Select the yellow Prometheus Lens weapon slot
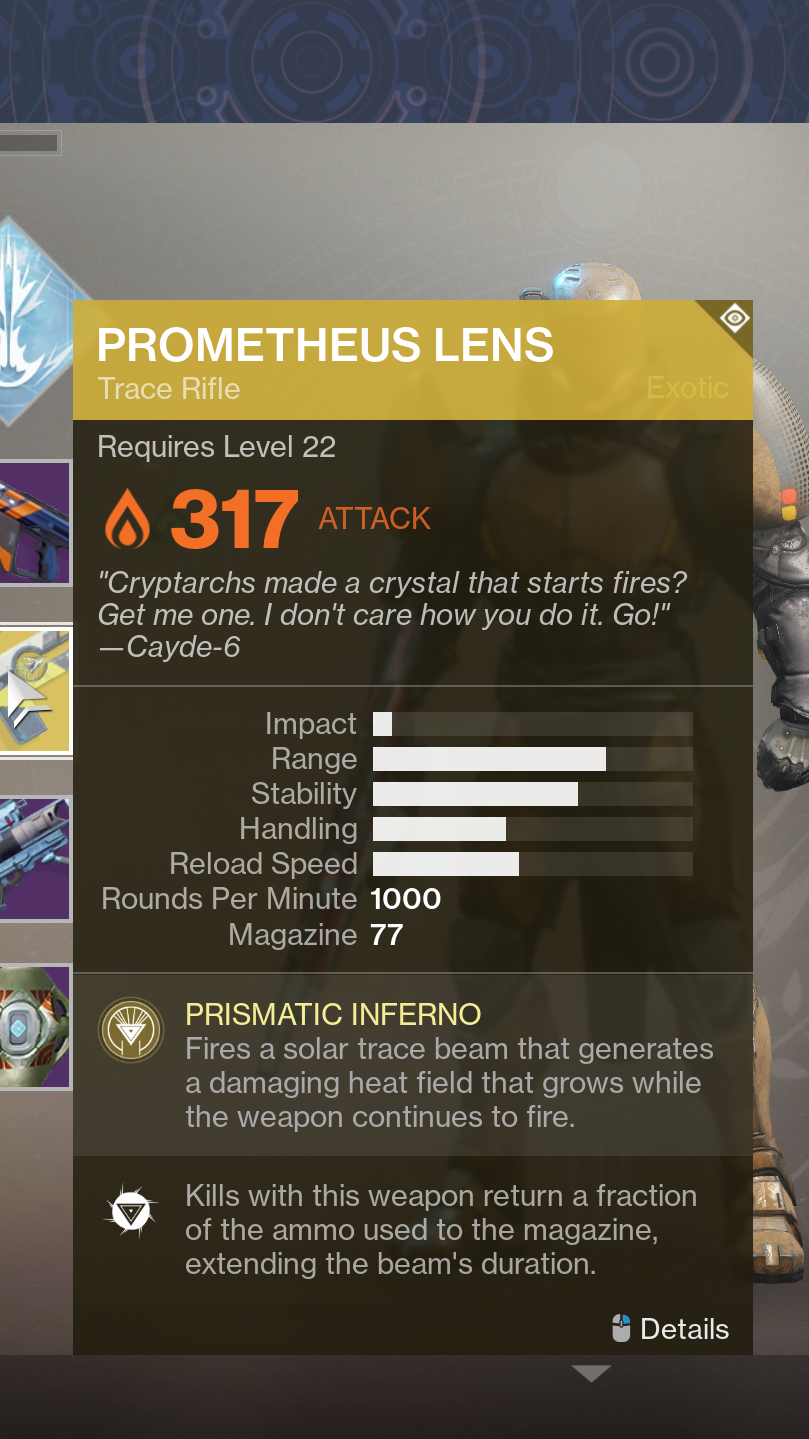Viewport: 809px width, 1439px height. [35, 691]
